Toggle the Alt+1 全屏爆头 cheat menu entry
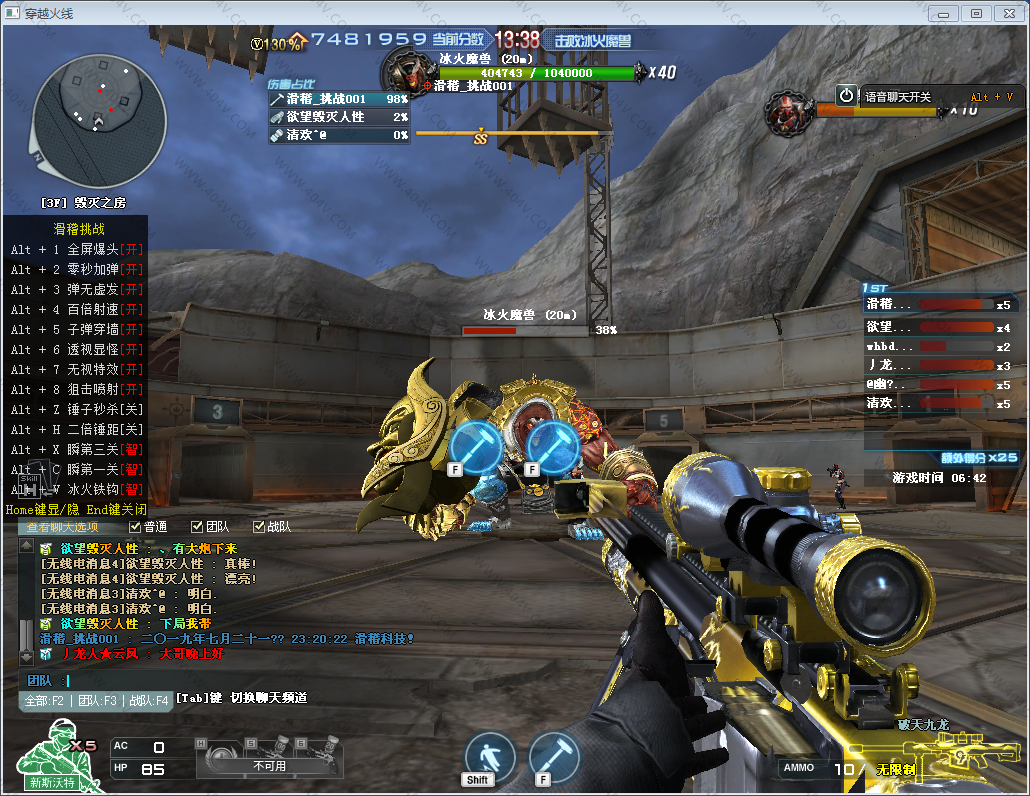The height and width of the screenshot is (796, 1030). coord(76,249)
